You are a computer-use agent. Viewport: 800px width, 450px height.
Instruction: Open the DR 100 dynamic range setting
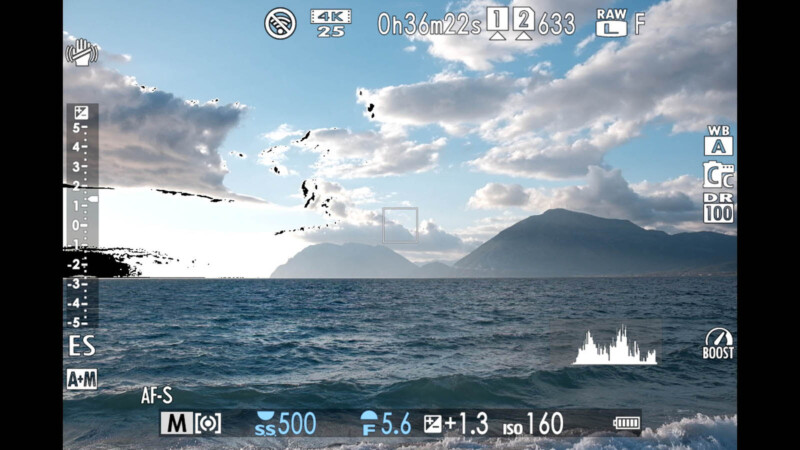point(718,208)
